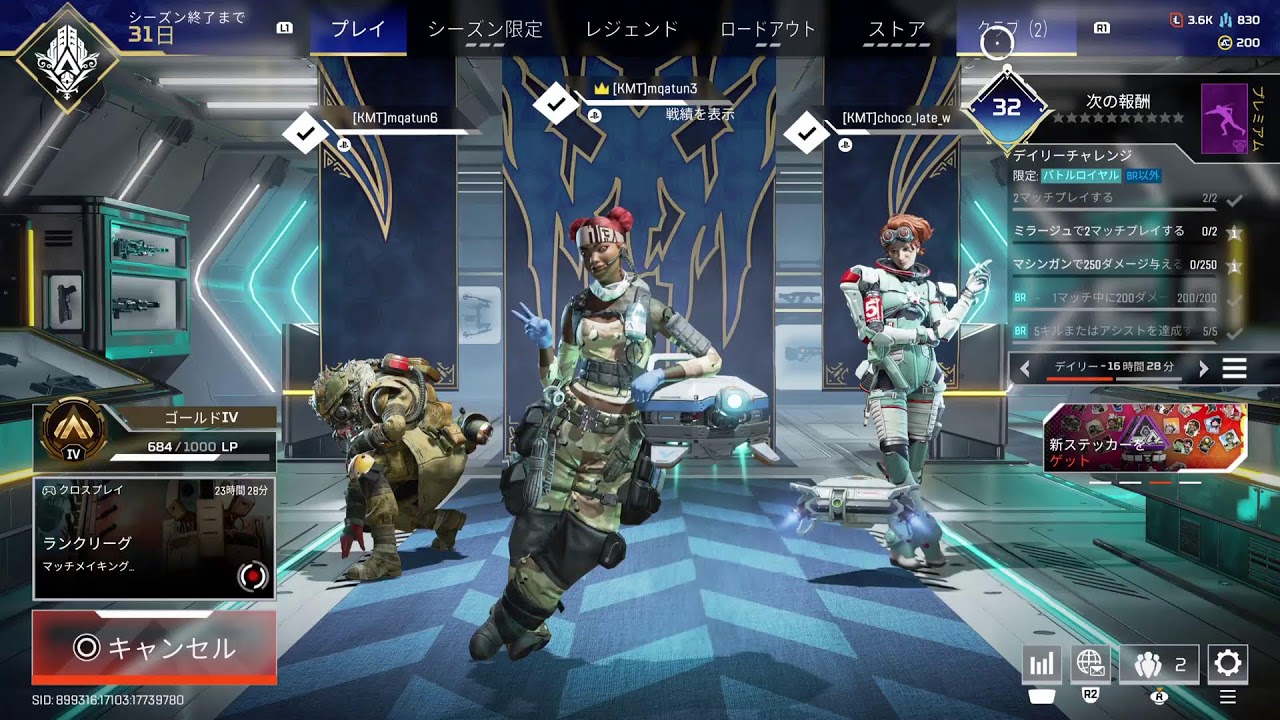Open the friends list showing 2 members
This screenshot has height=720, width=1280.
[1158, 663]
